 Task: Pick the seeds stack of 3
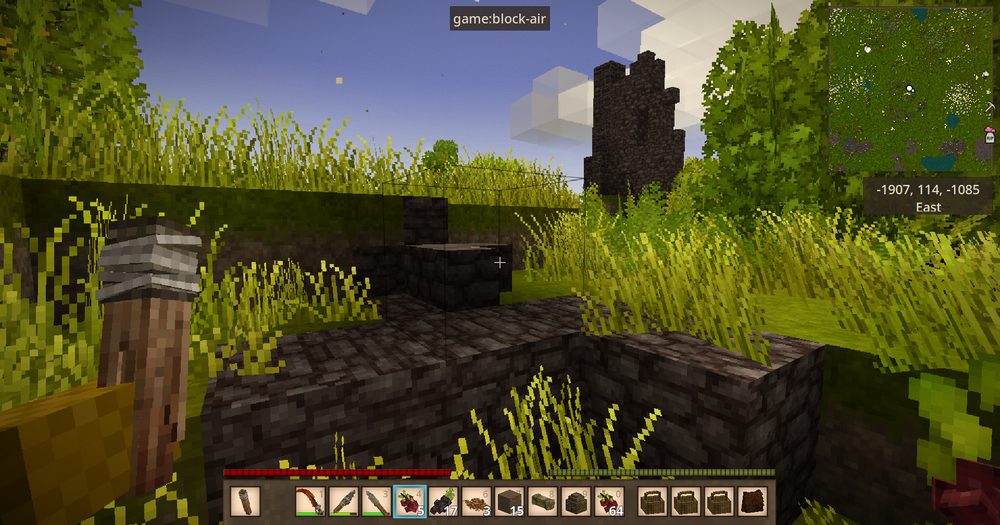pyautogui.click(x=476, y=500)
